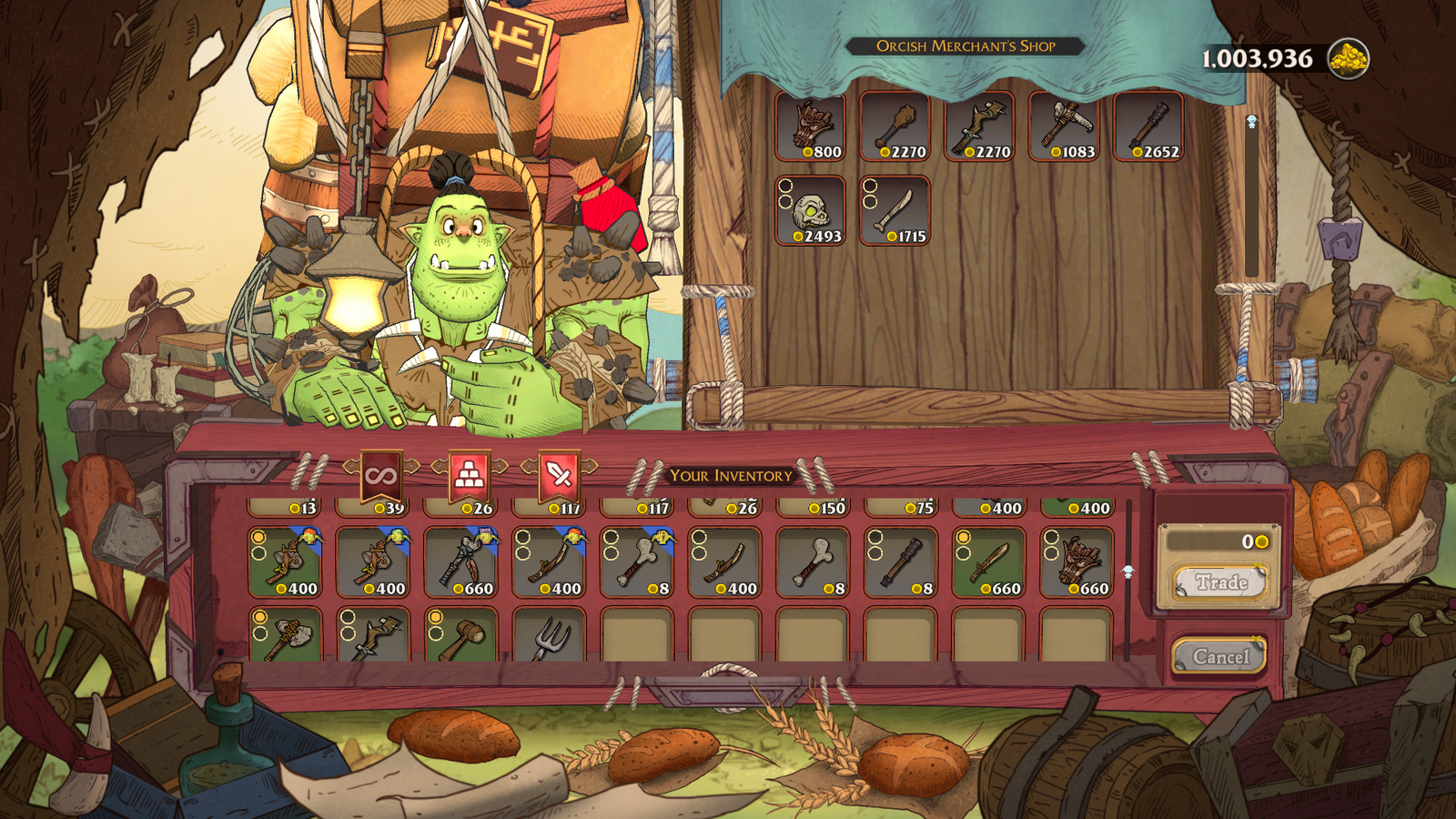Pick the wooden shield in your inventory

click(1077, 562)
